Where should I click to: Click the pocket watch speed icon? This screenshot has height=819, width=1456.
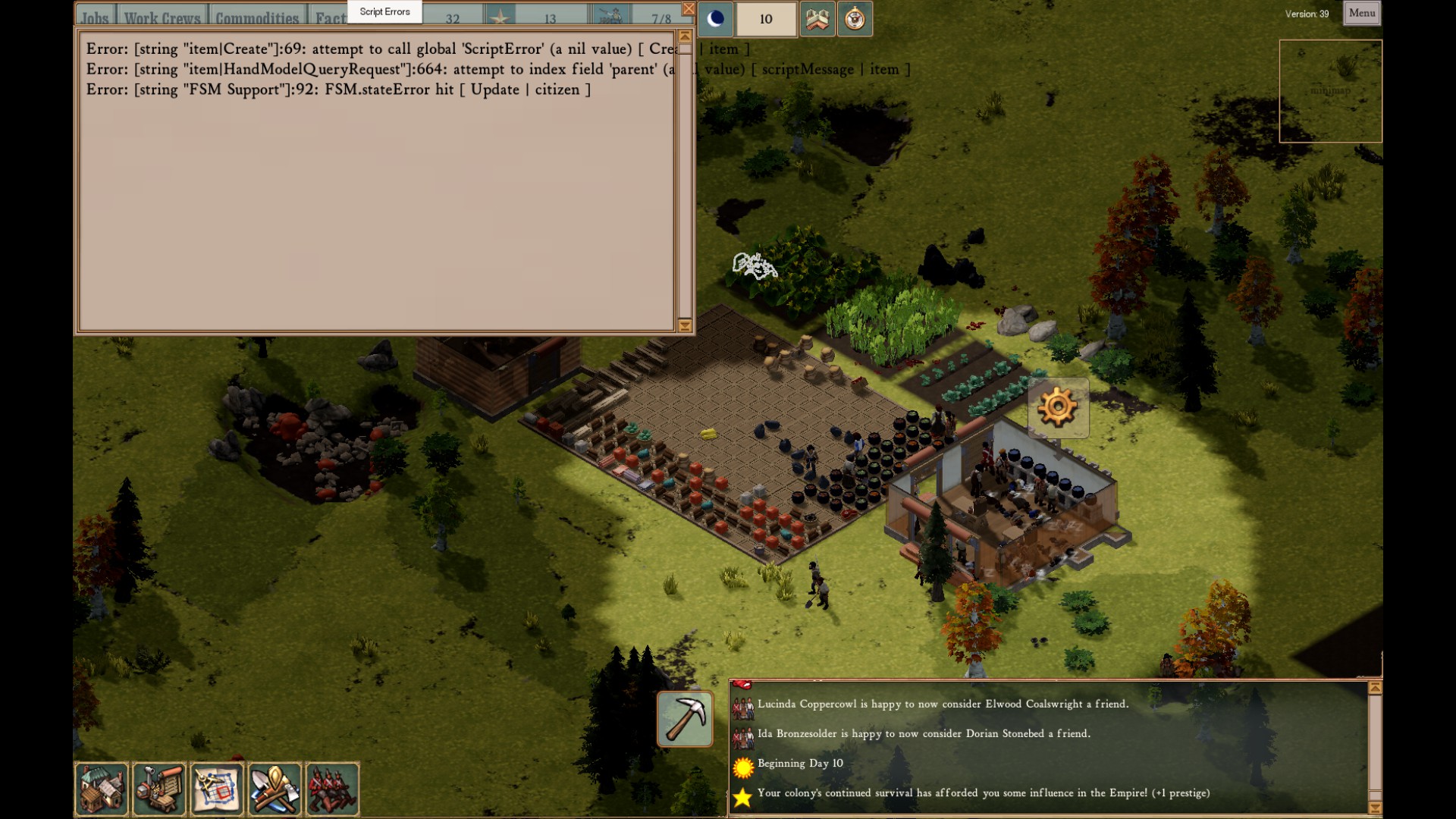pyautogui.click(x=855, y=19)
